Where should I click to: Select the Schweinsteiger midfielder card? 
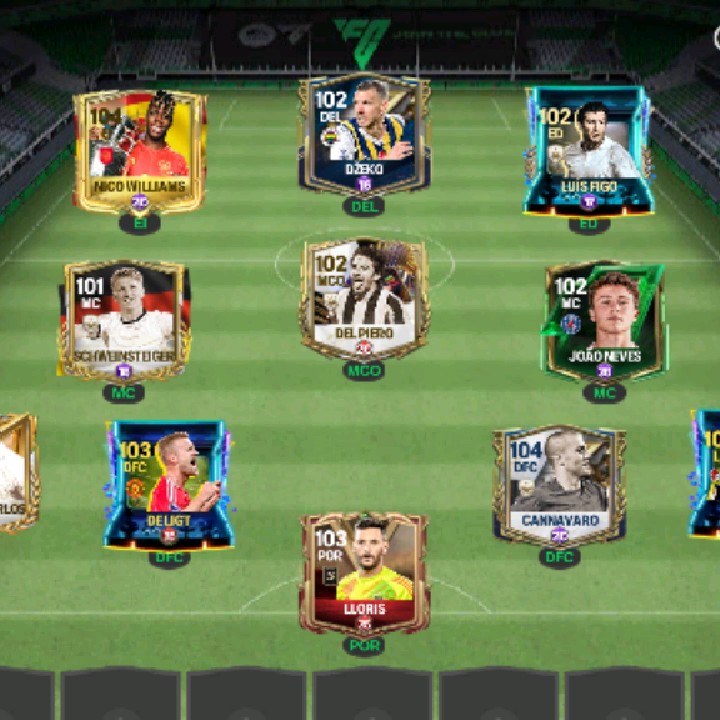[x=125, y=320]
